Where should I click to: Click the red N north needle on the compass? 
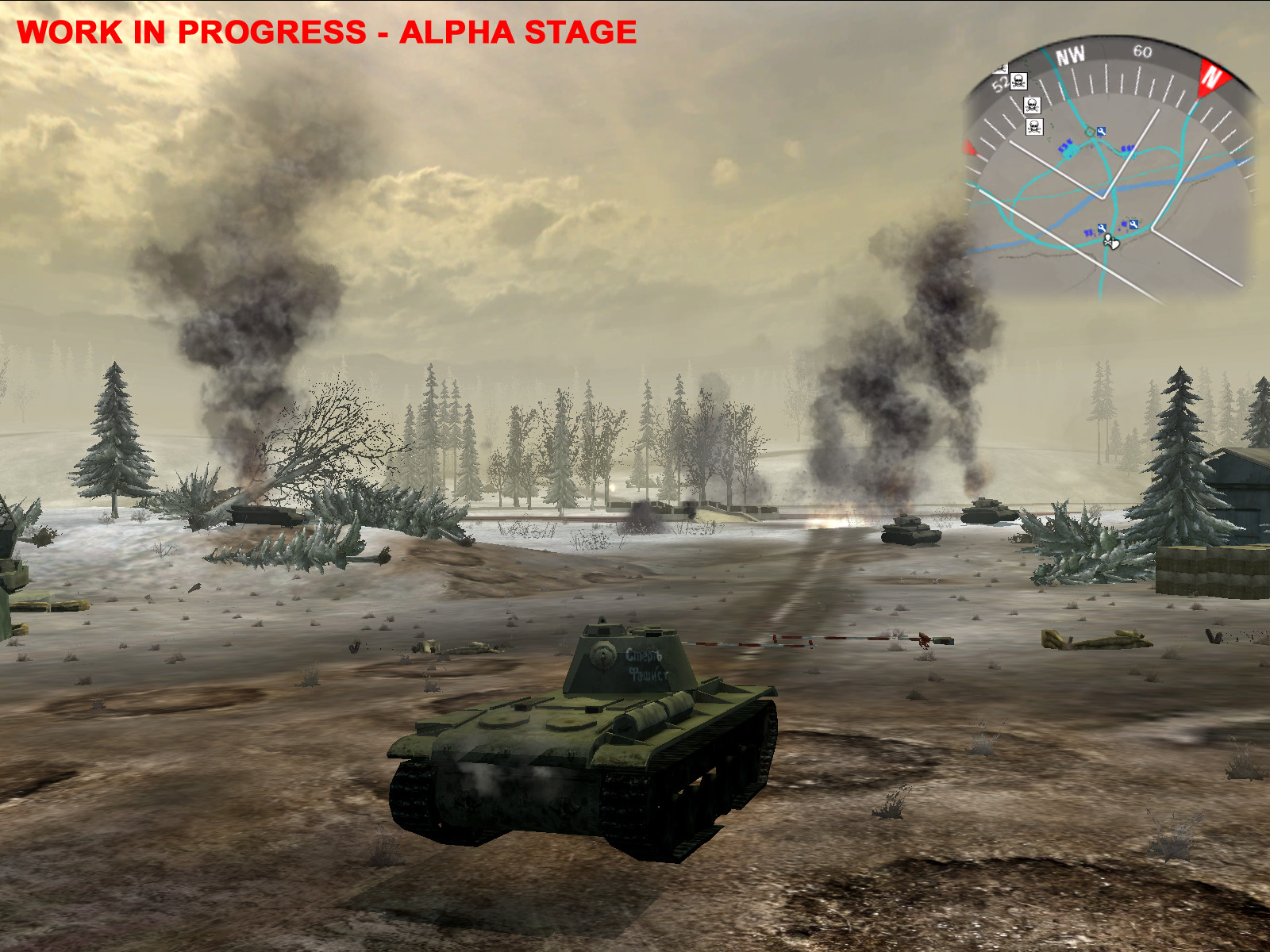coord(1214,77)
